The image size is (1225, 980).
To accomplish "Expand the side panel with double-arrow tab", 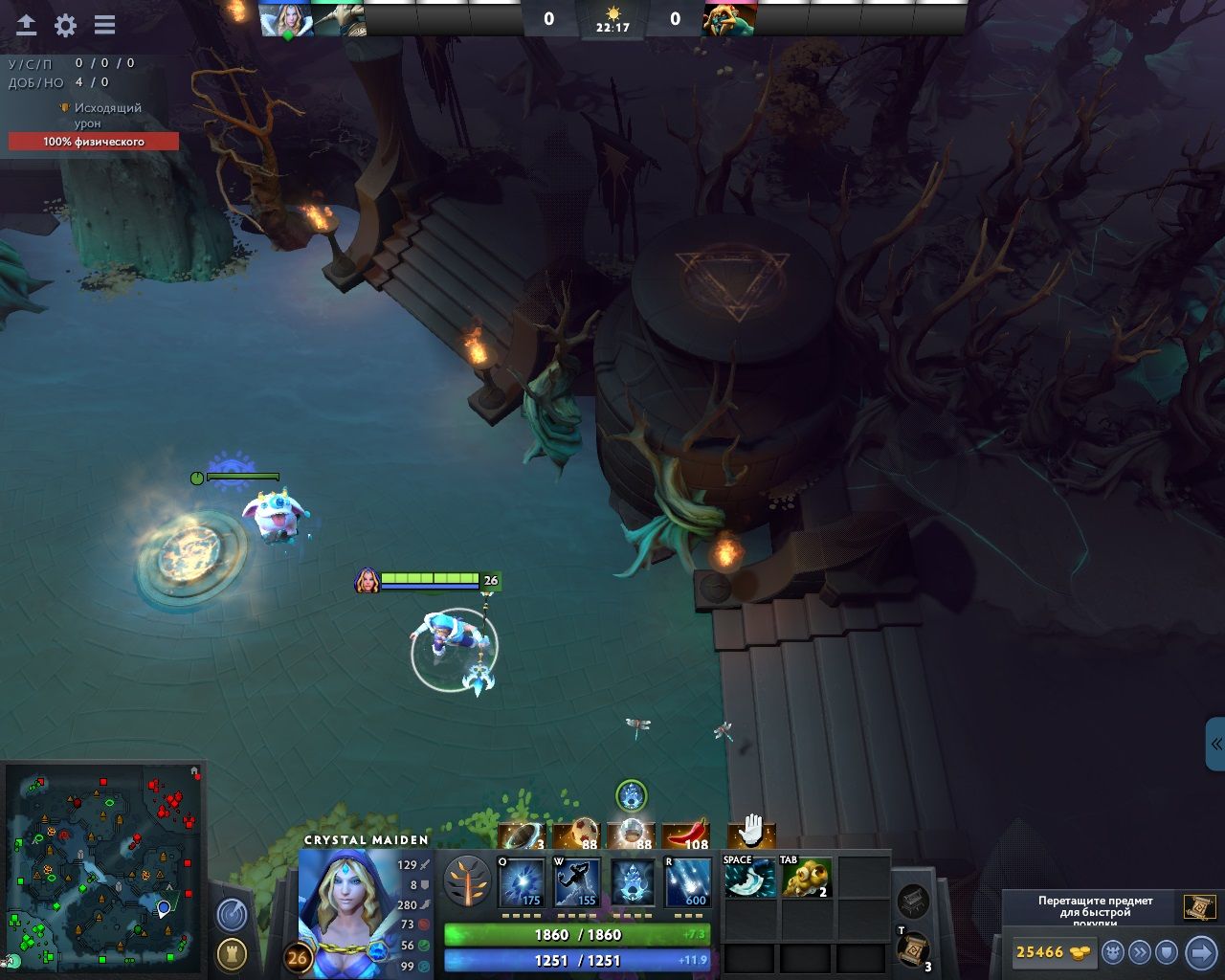I will [x=1215, y=744].
